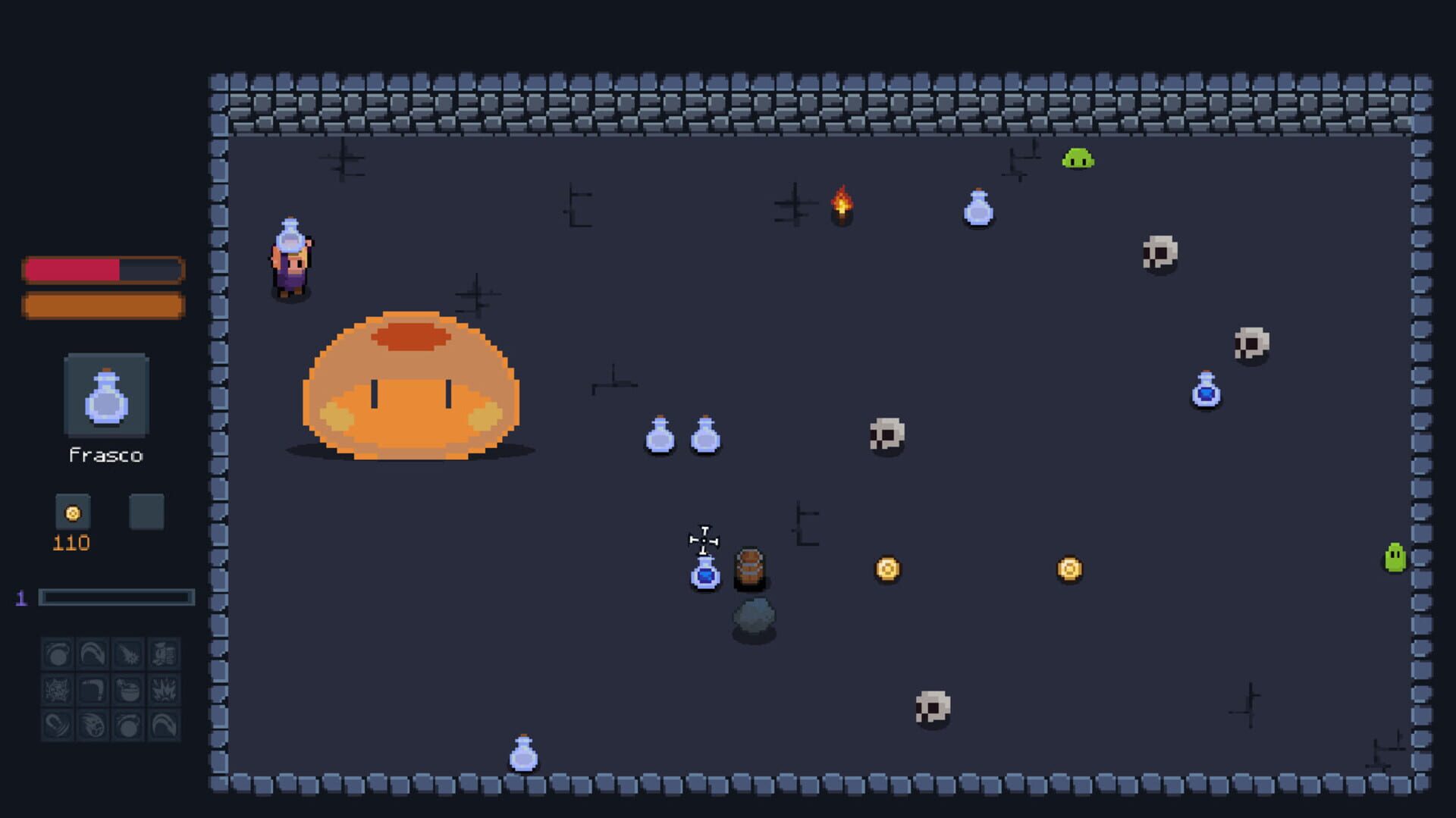1456x818 pixels.
Task: Select the sickle ability icon
Action: click(91, 690)
